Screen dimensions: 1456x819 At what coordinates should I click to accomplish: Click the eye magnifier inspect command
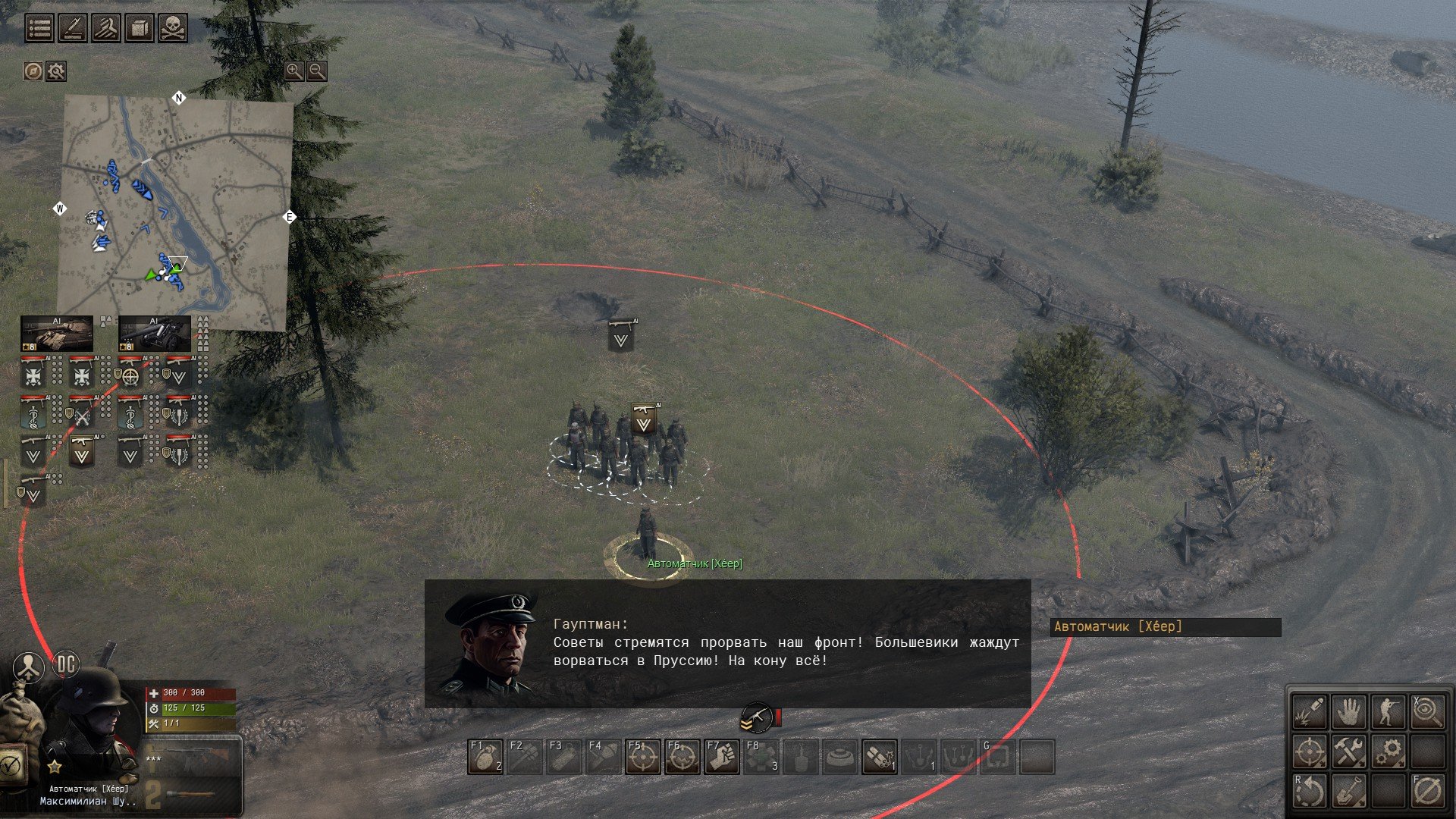tap(1428, 713)
